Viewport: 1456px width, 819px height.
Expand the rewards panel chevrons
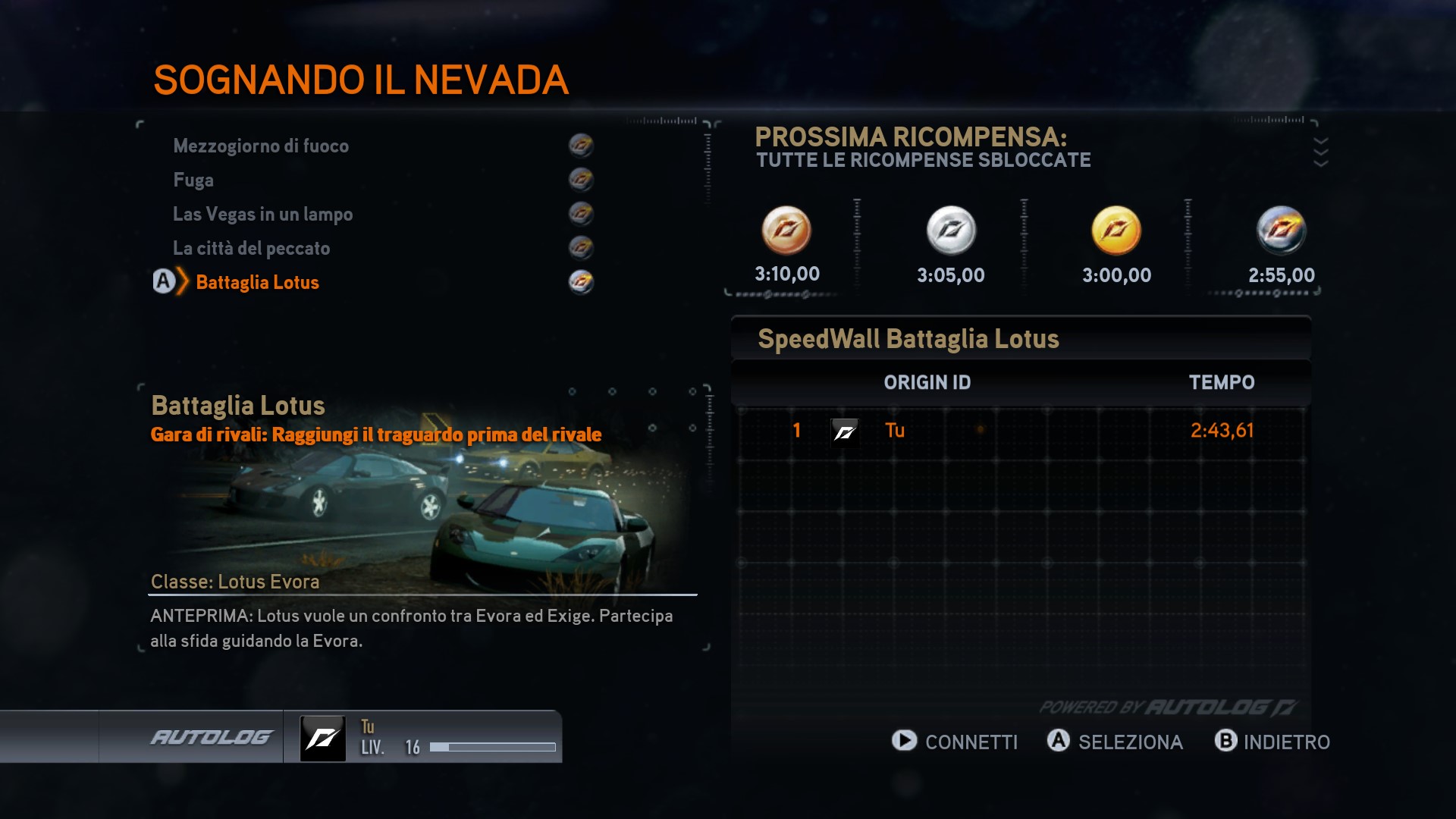pos(1320,152)
